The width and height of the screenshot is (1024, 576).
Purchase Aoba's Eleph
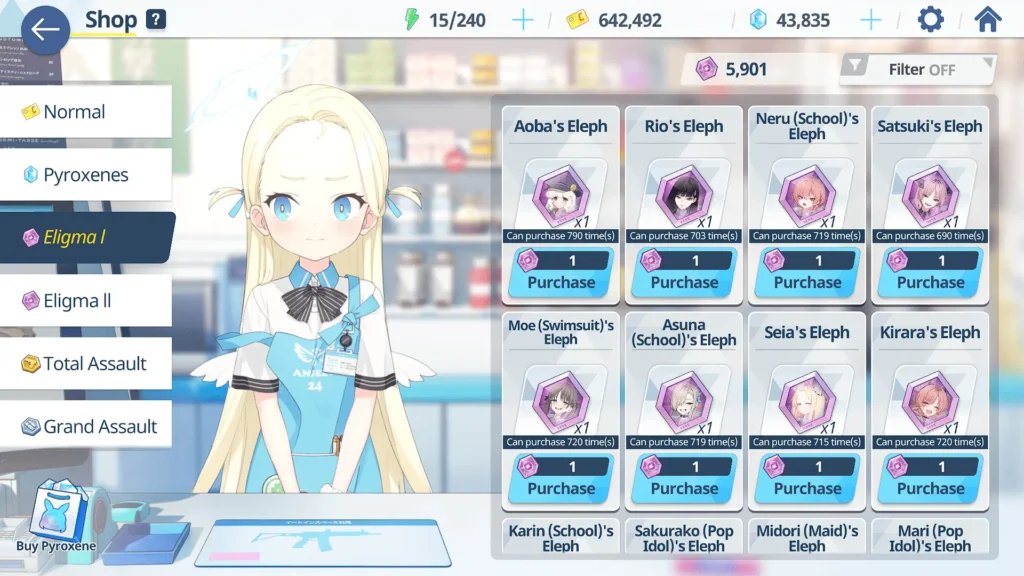(x=561, y=273)
